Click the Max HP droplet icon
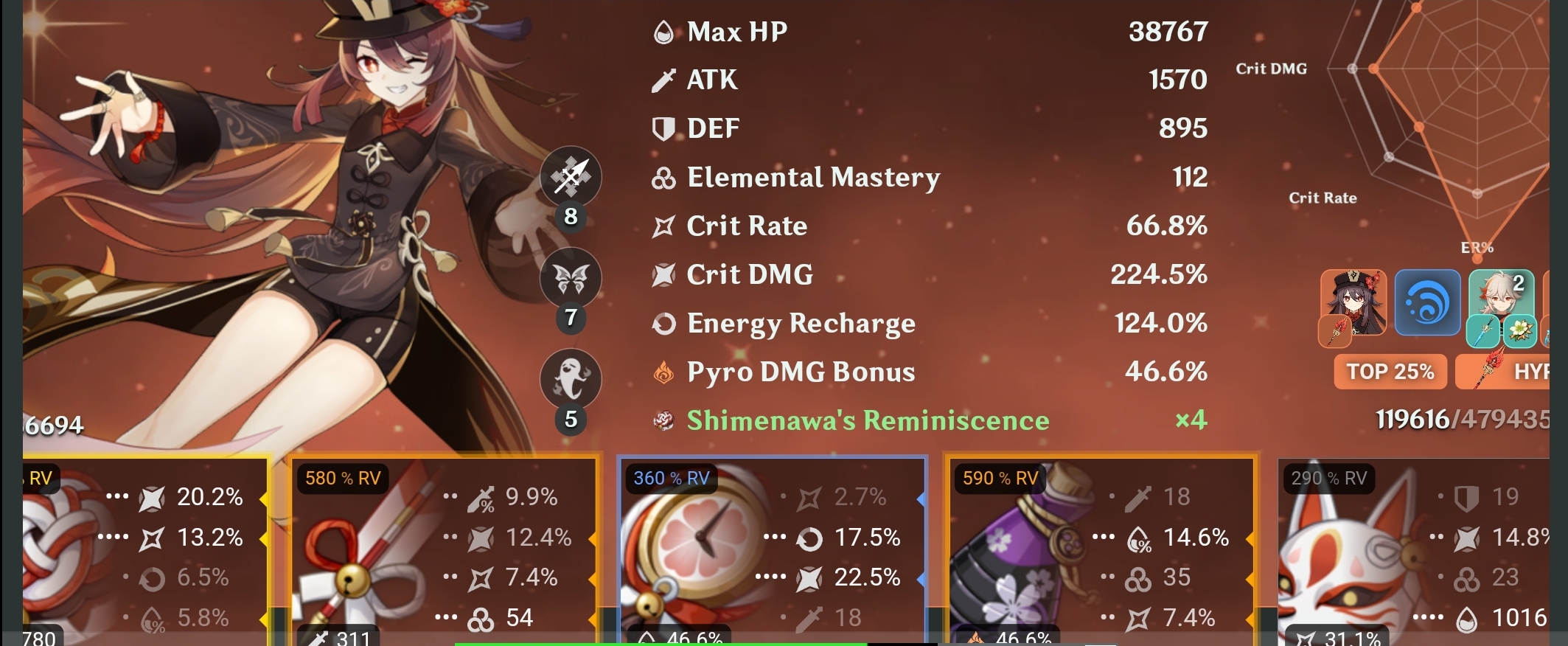The width and height of the screenshot is (1568, 646). click(x=662, y=31)
